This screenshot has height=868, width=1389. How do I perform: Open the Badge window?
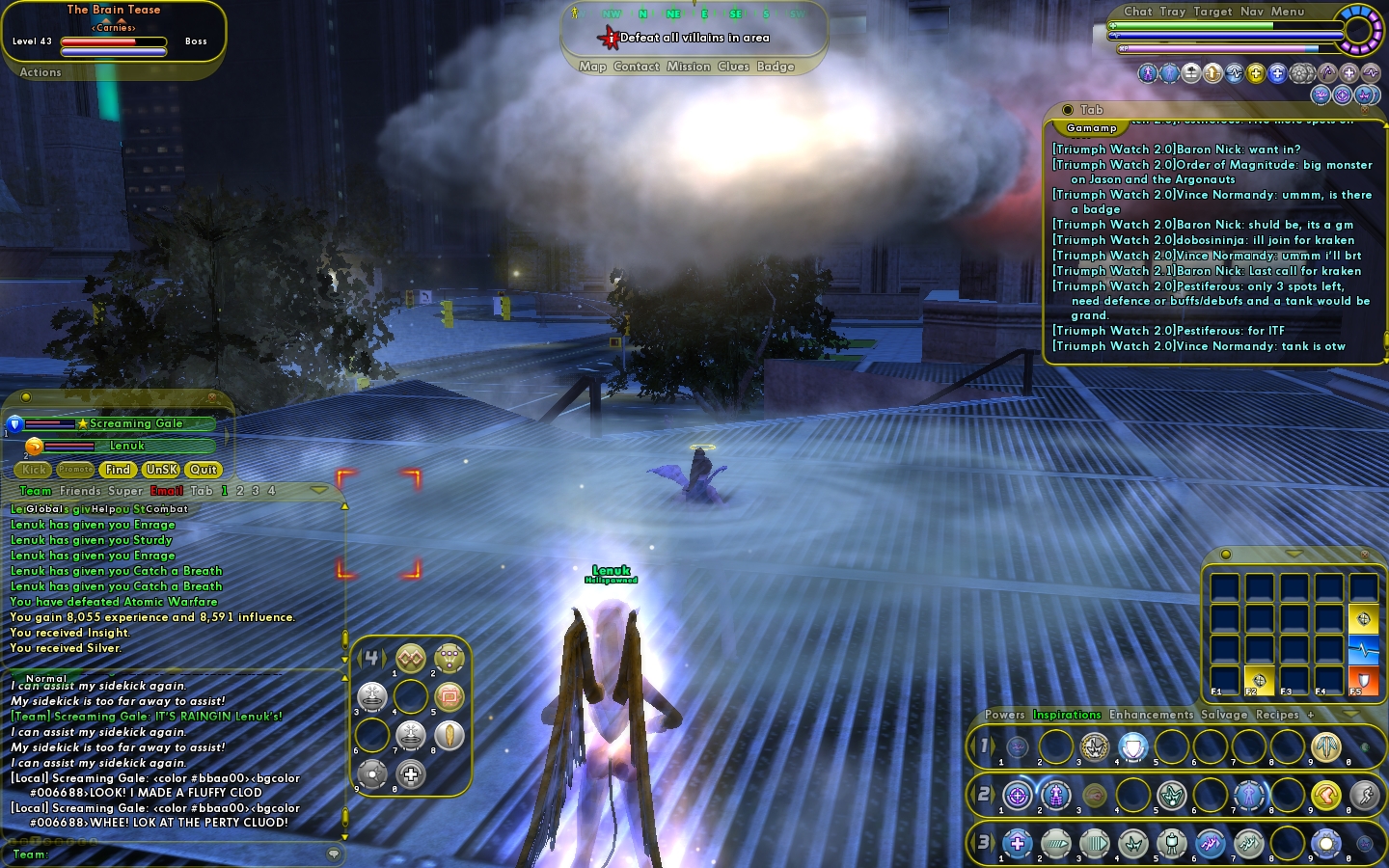pyautogui.click(x=776, y=67)
